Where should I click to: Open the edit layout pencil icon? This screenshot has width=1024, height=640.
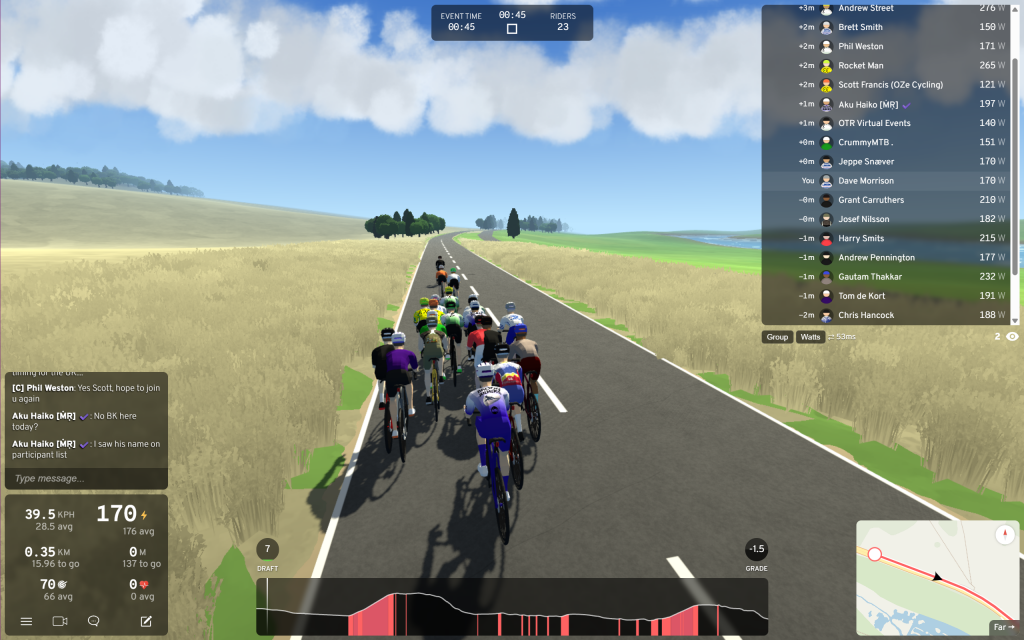click(x=146, y=621)
